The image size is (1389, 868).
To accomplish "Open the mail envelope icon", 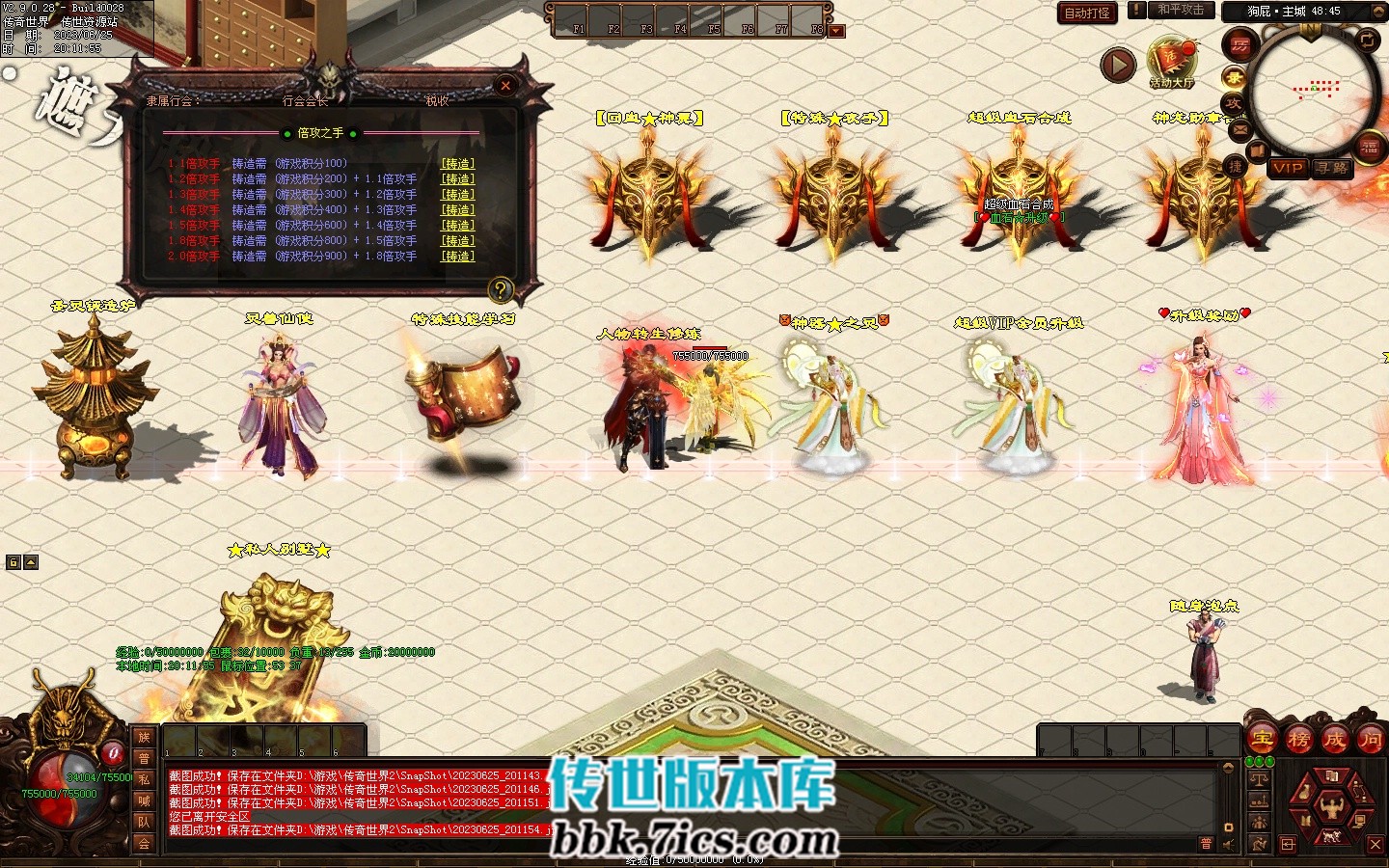I will pyautogui.click(x=1240, y=129).
